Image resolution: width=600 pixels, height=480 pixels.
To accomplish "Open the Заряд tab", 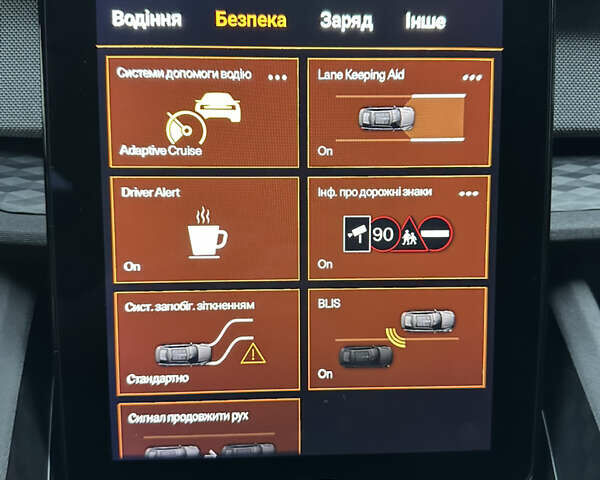I will [346, 21].
